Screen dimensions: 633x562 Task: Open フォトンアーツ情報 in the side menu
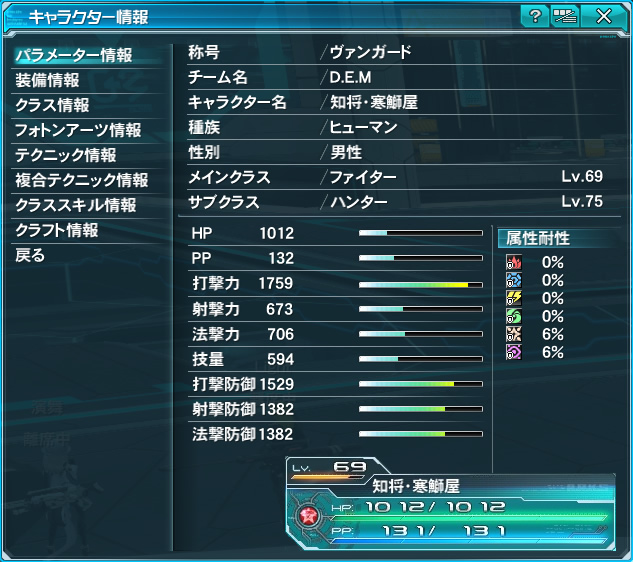pos(78,130)
